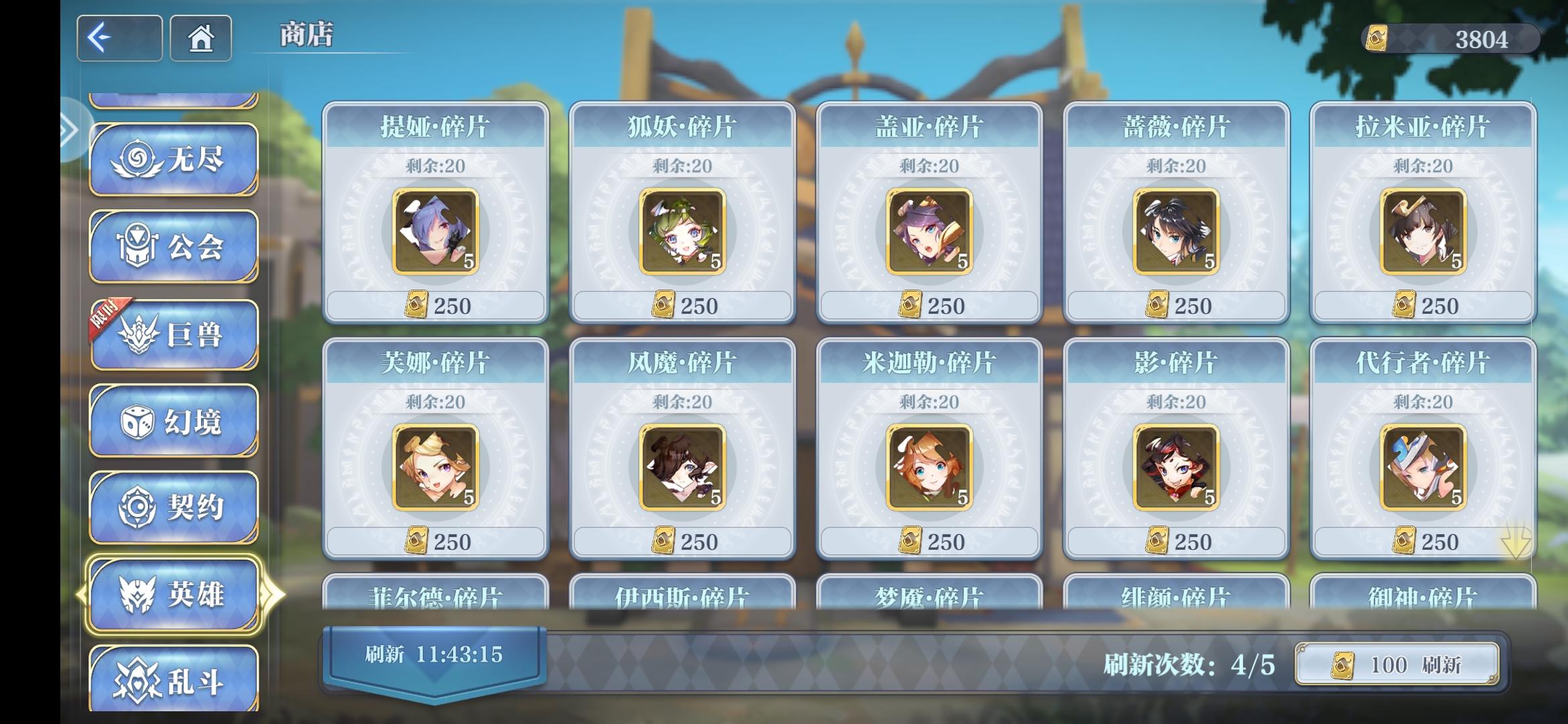Image resolution: width=1568 pixels, height=724 pixels.
Task: Open the 无尽 shop category
Action: (x=173, y=160)
